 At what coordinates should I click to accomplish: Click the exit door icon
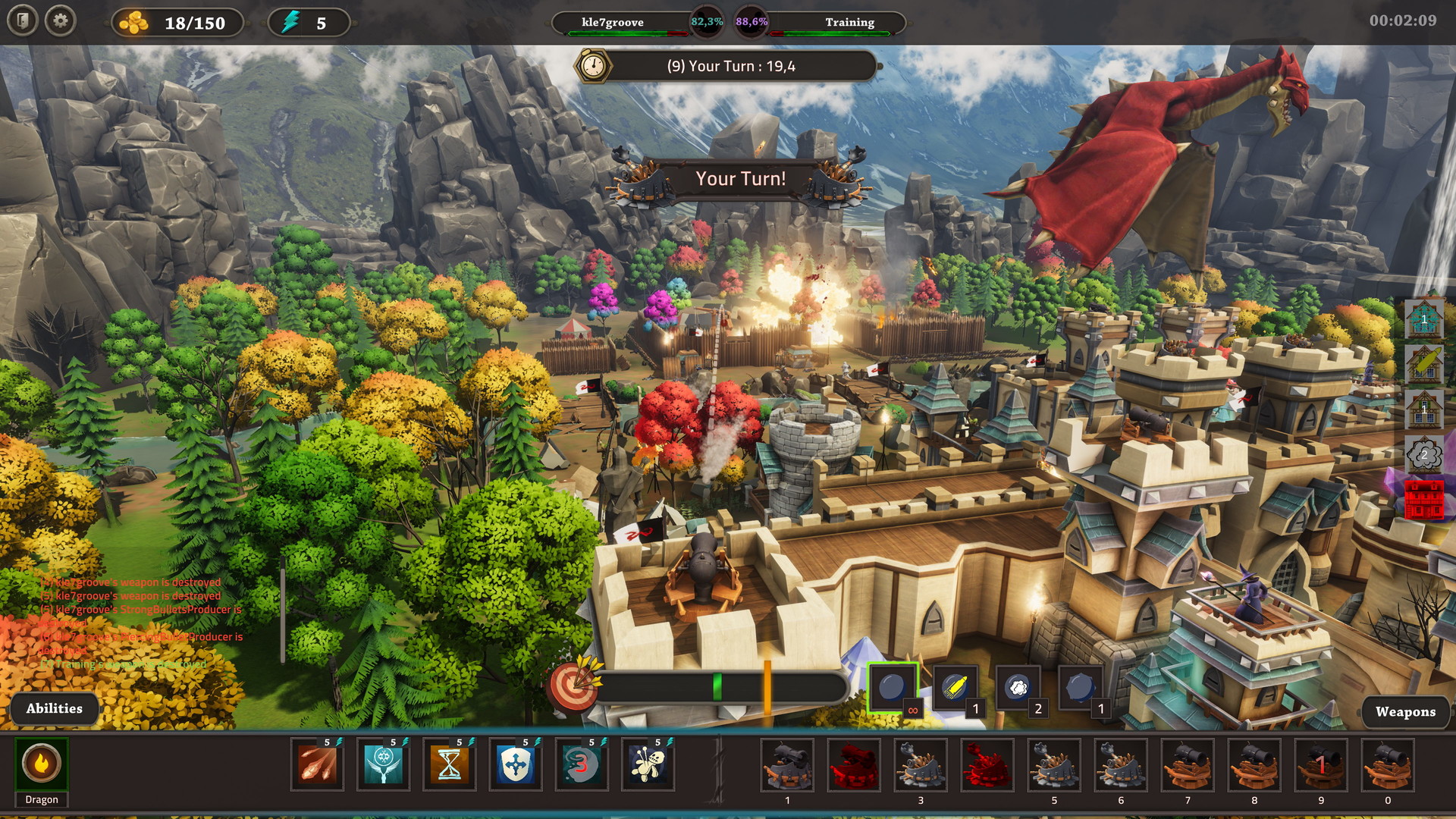tap(23, 21)
